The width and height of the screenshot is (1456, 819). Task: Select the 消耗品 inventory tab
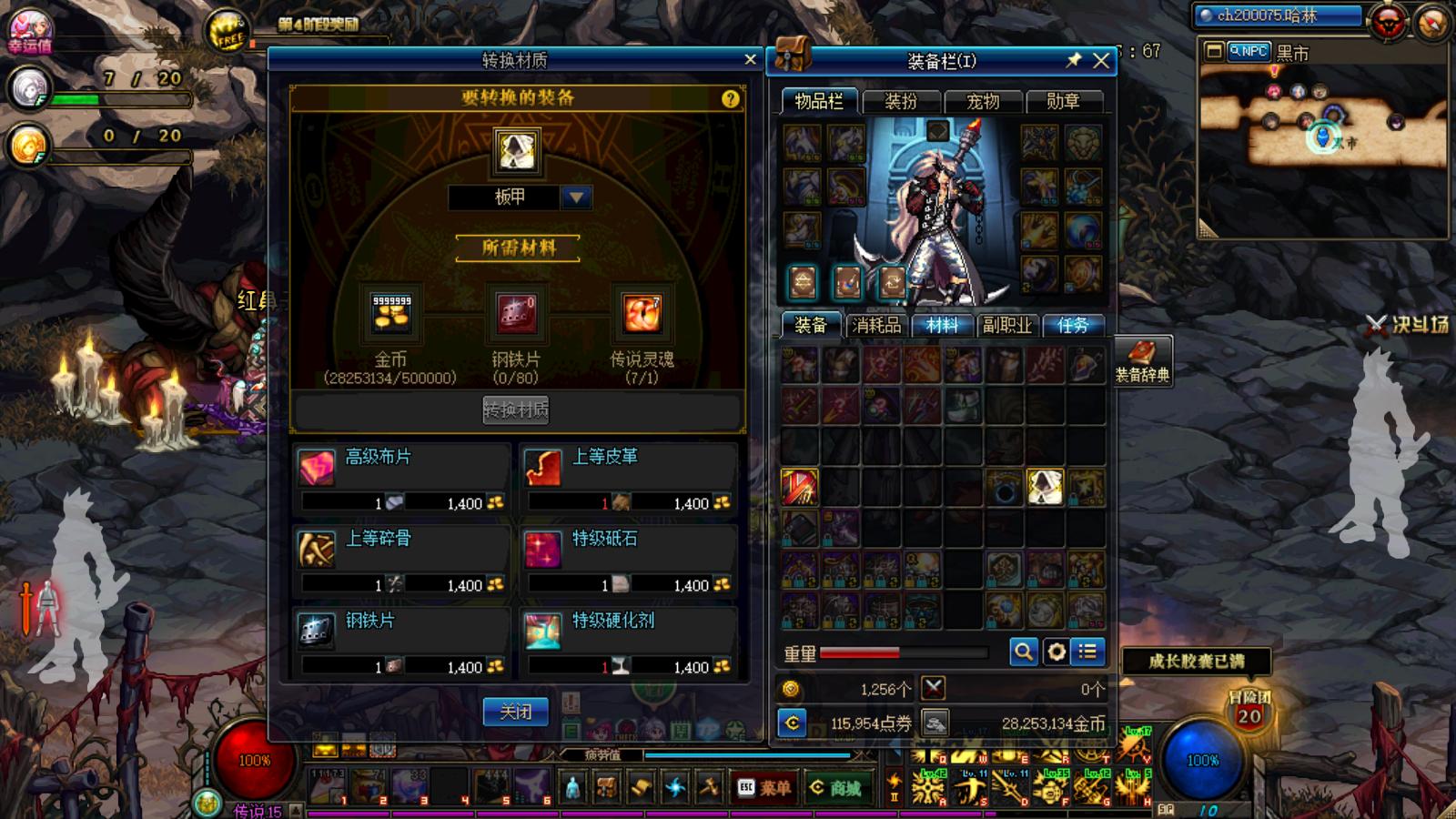tap(876, 325)
